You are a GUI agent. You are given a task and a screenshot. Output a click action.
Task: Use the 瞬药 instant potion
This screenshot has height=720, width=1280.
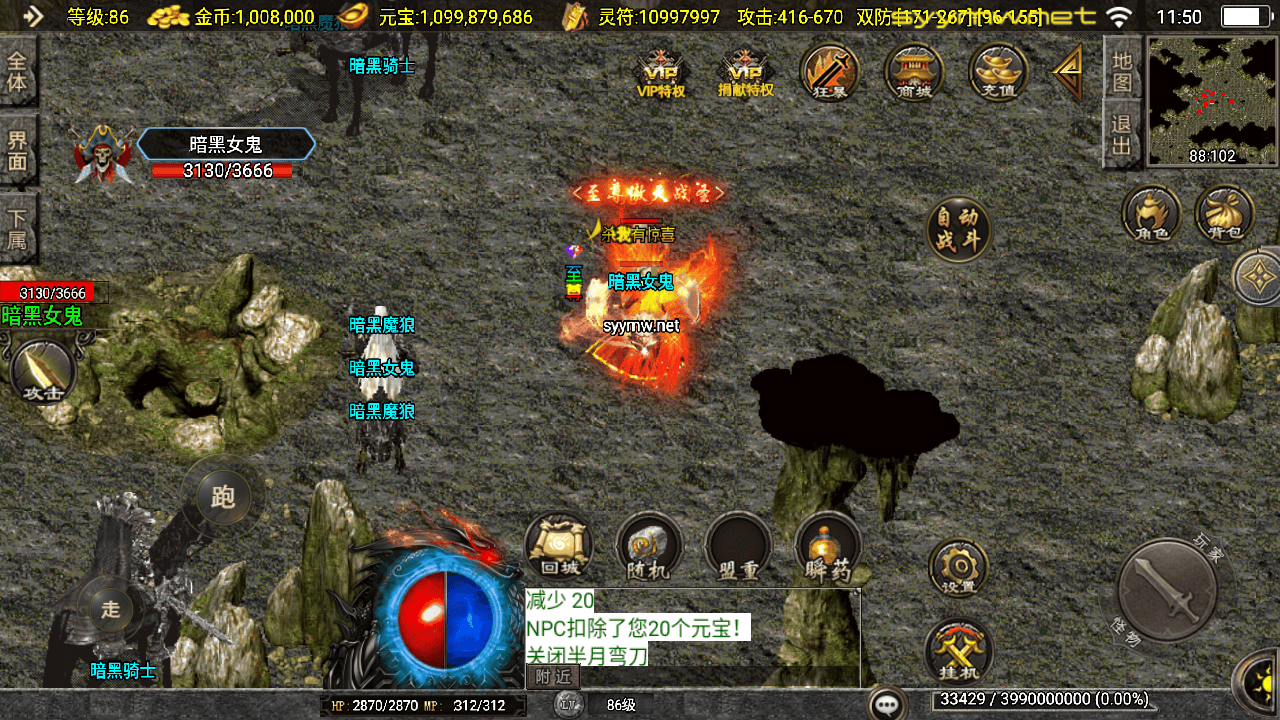point(828,548)
